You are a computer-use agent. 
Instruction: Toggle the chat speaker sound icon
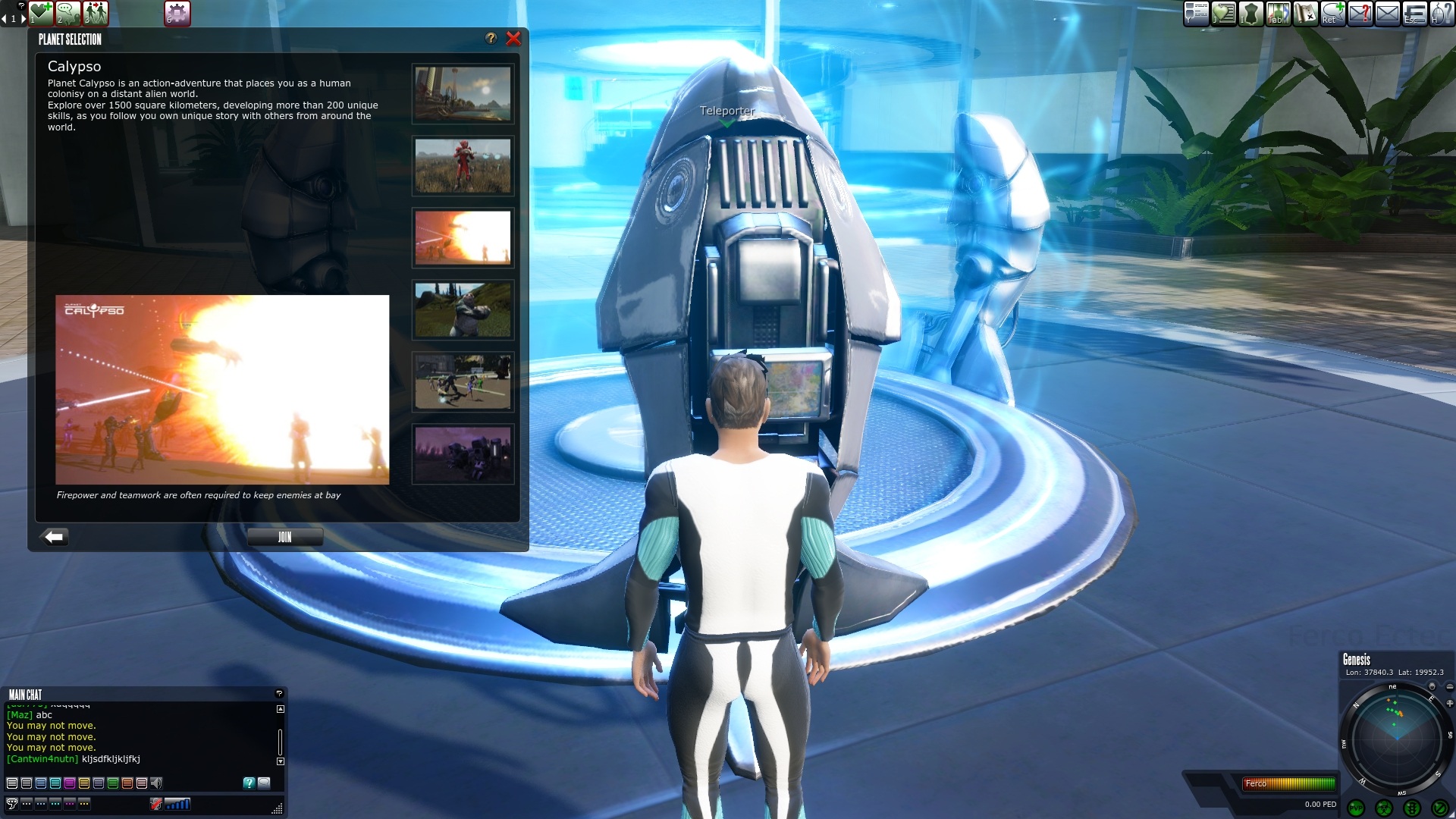[156, 783]
